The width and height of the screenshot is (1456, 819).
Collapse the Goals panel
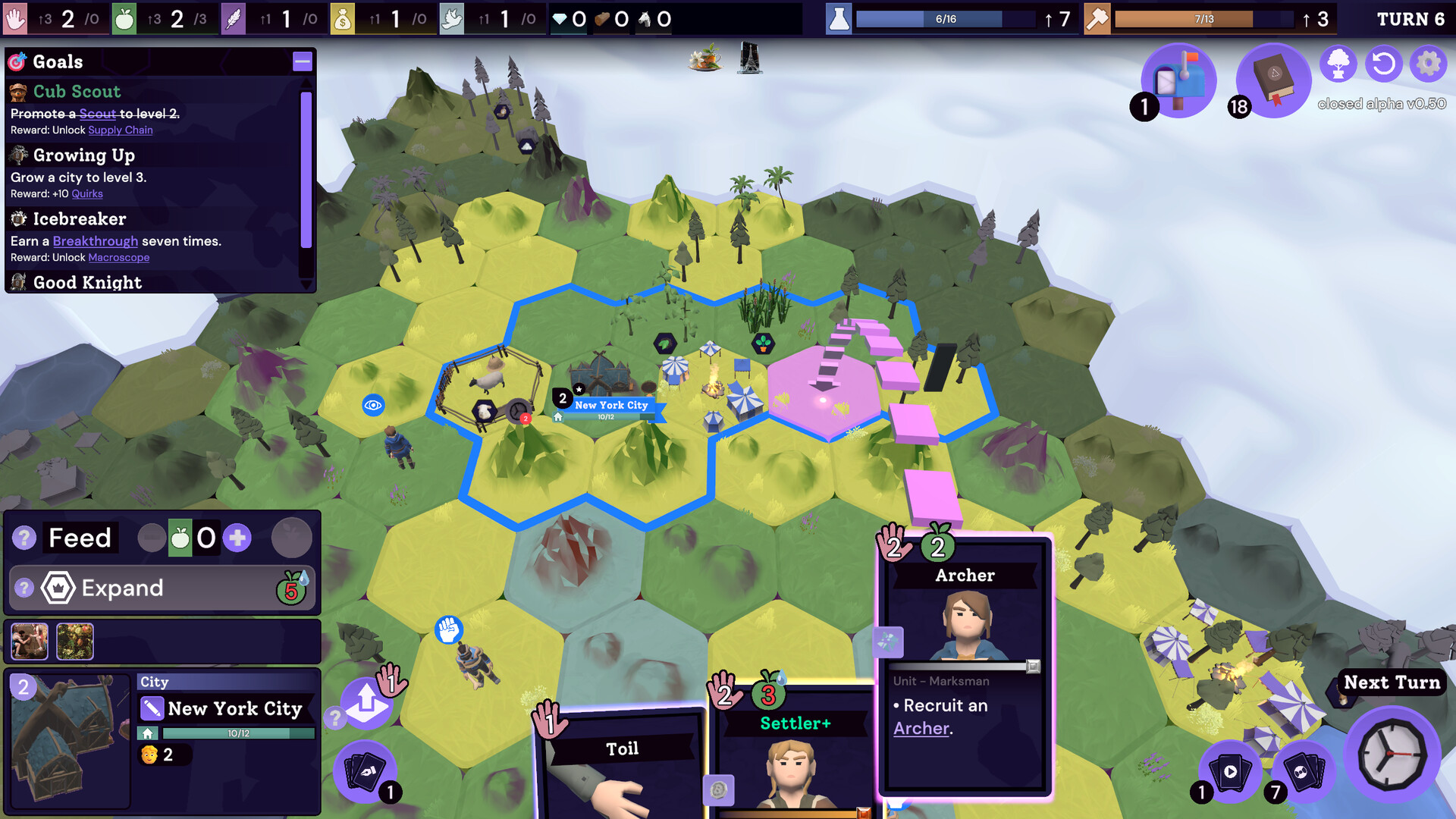[x=302, y=62]
